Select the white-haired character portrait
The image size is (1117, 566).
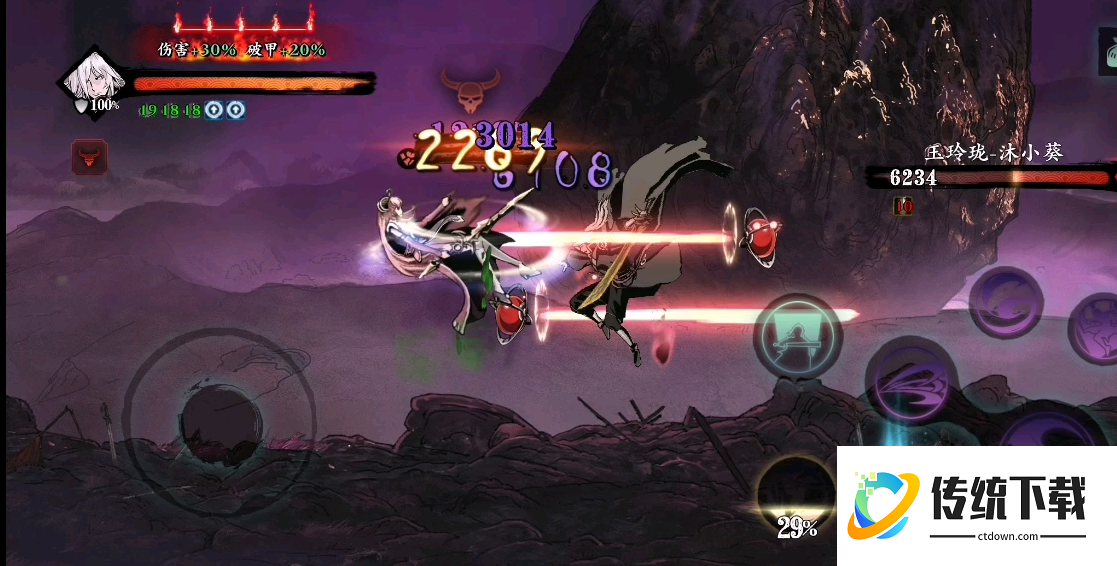point(92,81)
